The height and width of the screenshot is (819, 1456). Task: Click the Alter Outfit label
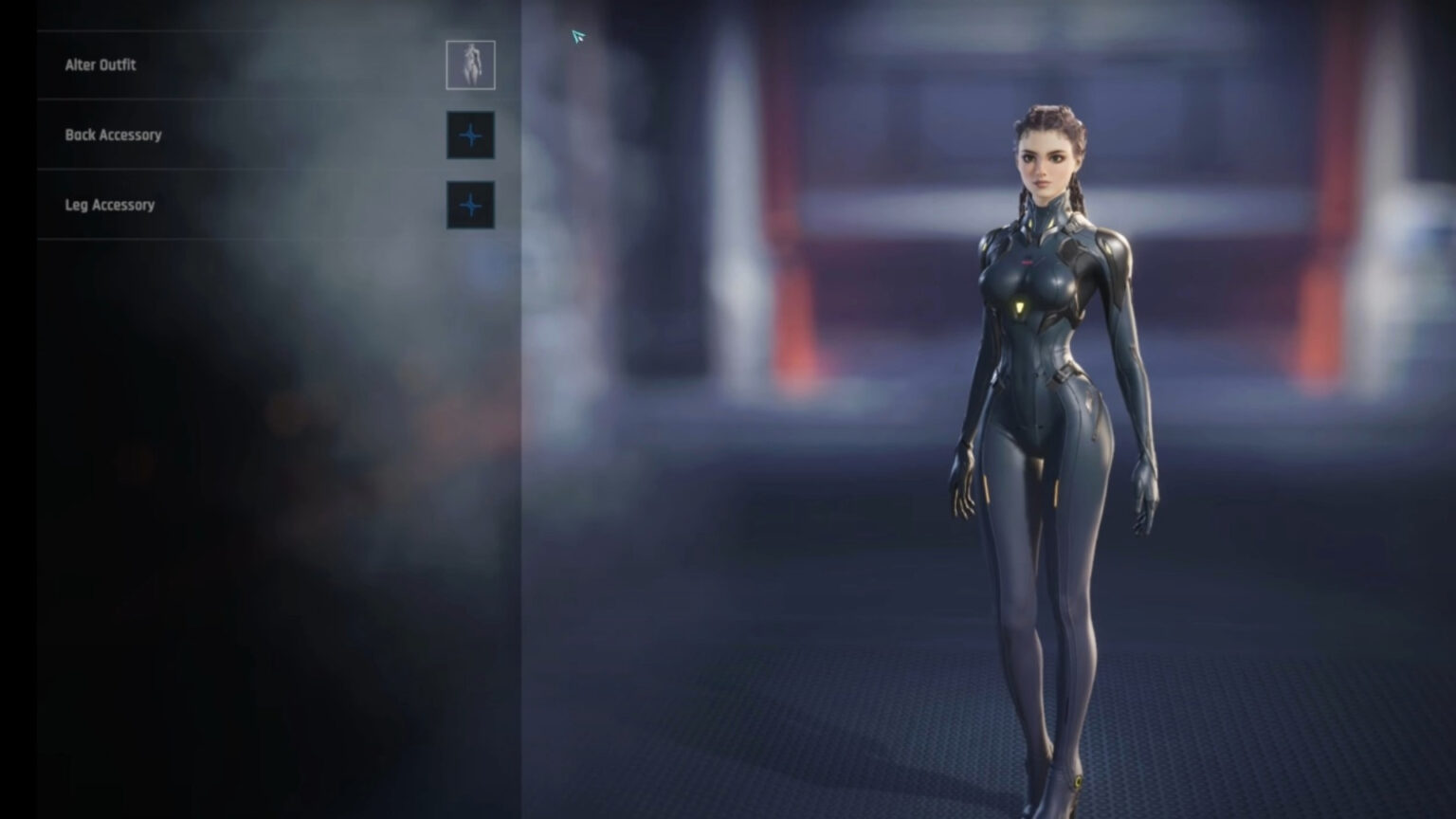100,64
